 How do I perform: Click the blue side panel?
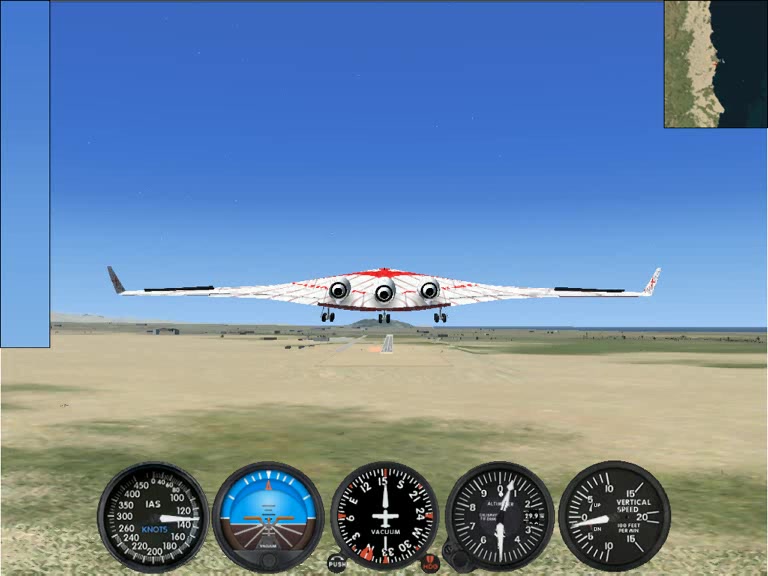coord(25,175)
